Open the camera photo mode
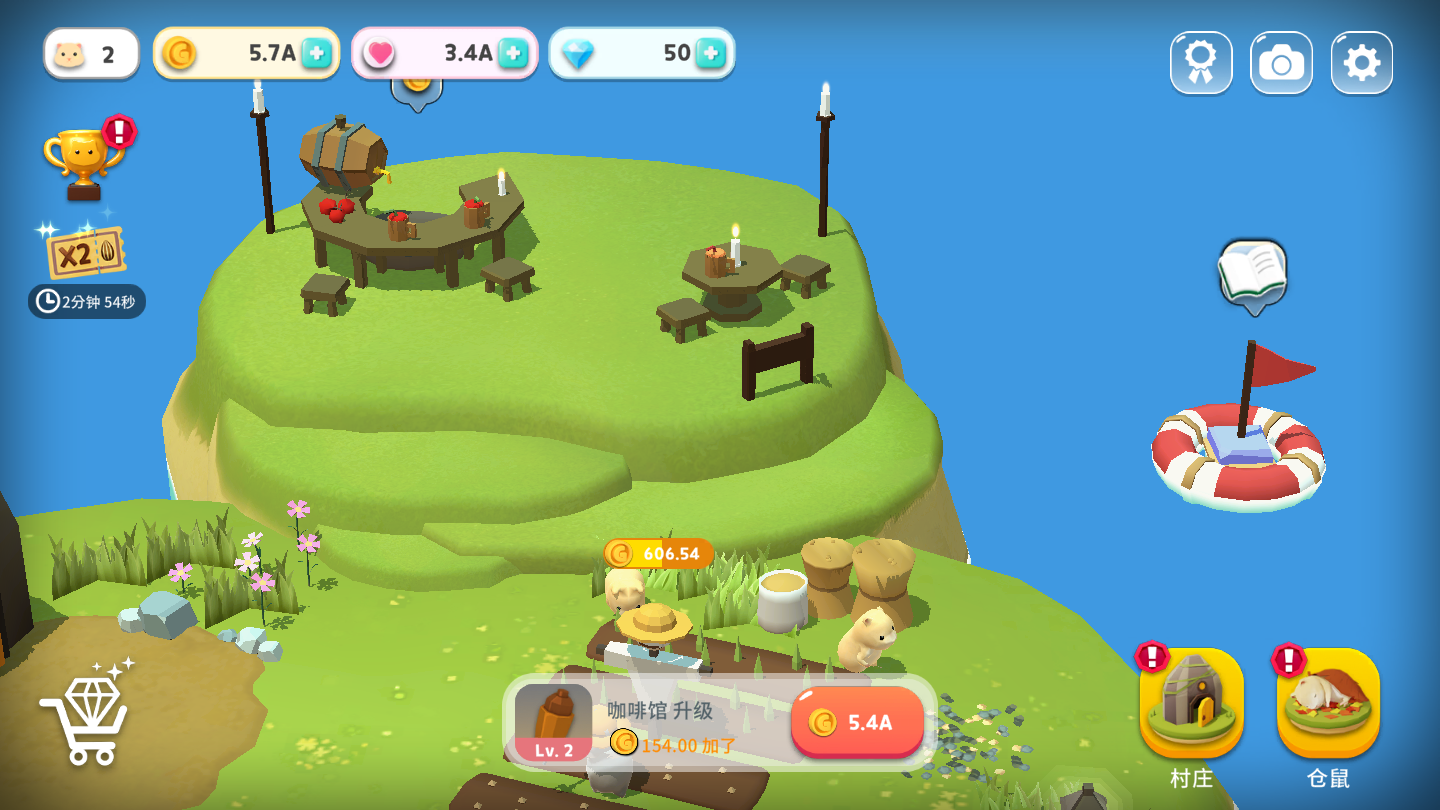Screen dimensions: 1440x810 tap(1281, 63)
